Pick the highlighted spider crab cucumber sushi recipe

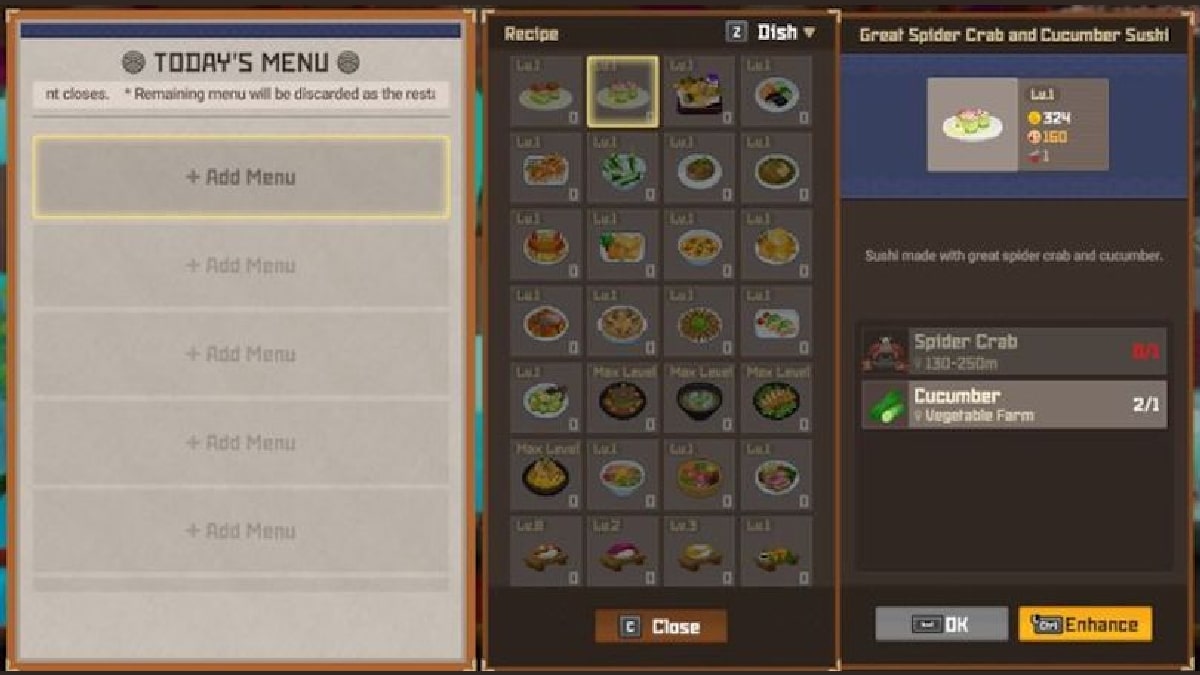point(623,92)
